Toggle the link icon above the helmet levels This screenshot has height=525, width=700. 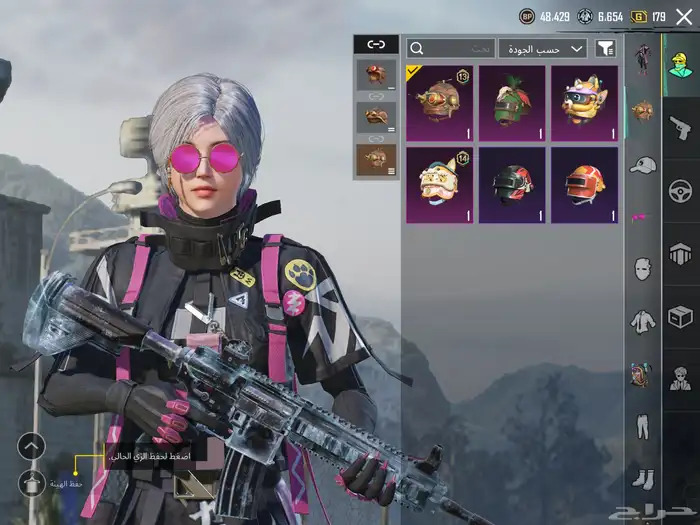(x=376, y=45)
